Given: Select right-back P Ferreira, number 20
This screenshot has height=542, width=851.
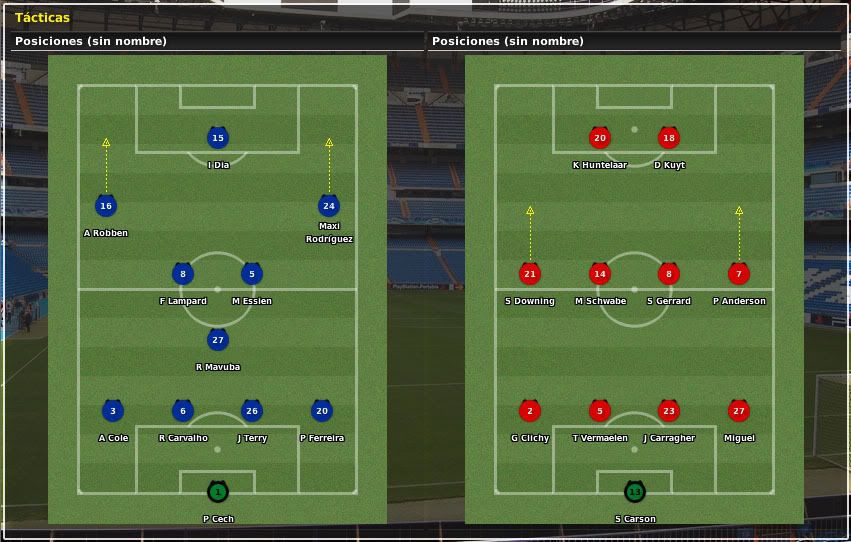Looking at the screenshot, I should pyautogui.click(x=321, y=411).
